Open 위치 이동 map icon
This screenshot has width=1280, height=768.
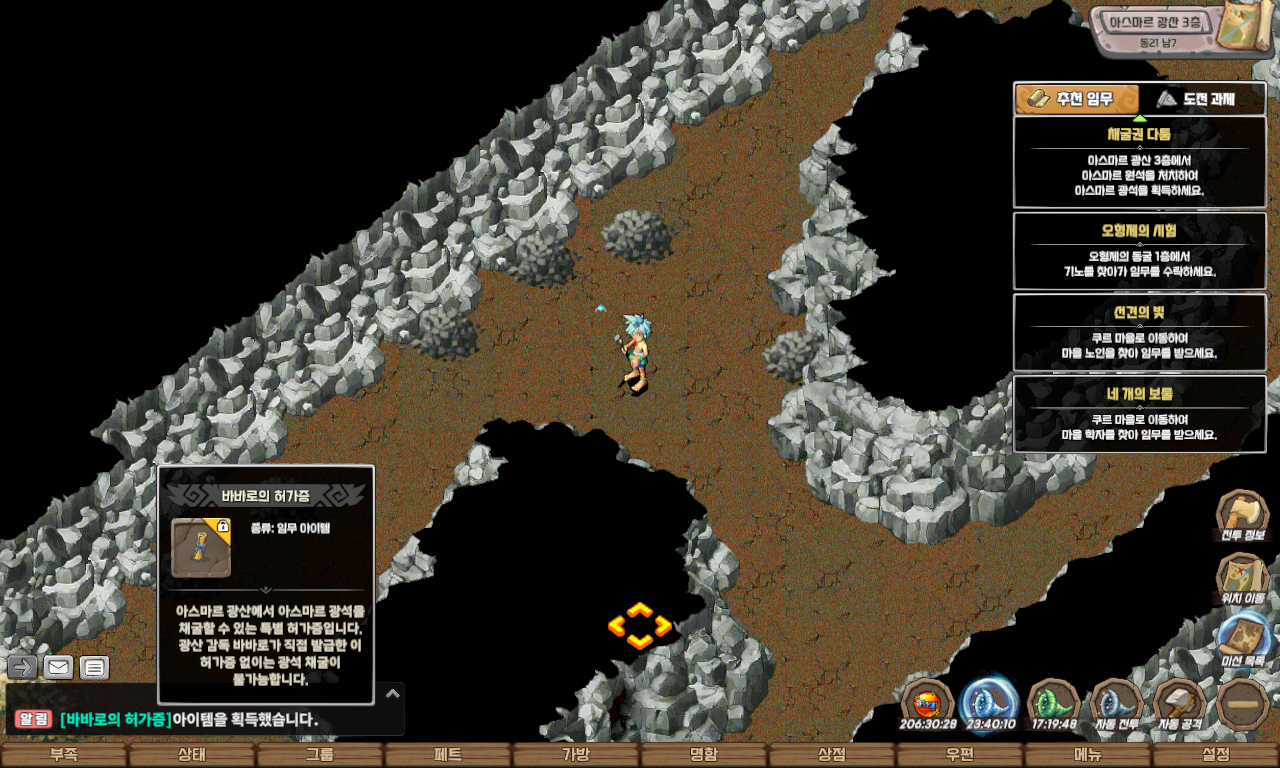click(x=1242, y=580)
